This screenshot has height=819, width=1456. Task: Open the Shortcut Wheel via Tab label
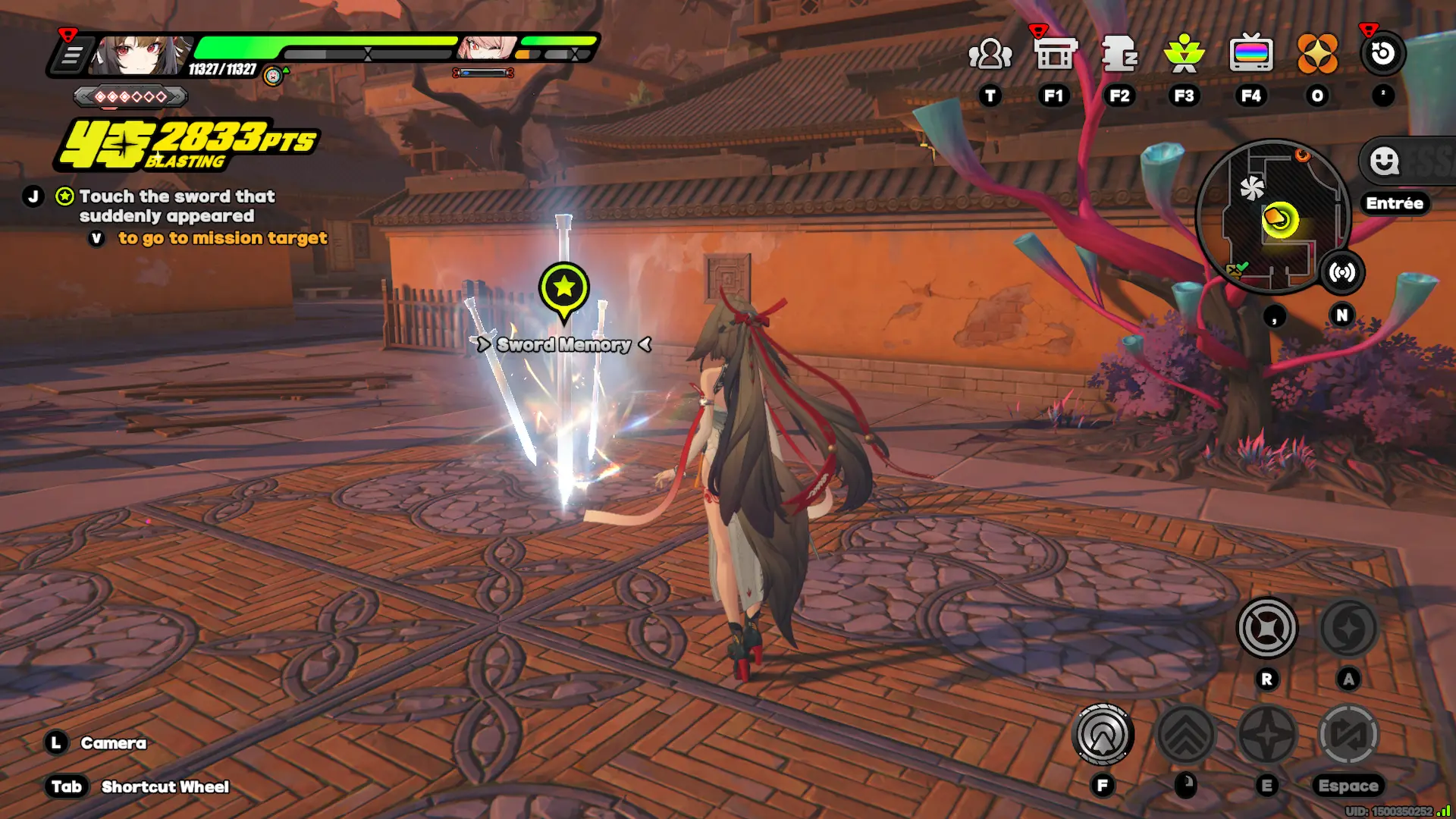point(67,786)
